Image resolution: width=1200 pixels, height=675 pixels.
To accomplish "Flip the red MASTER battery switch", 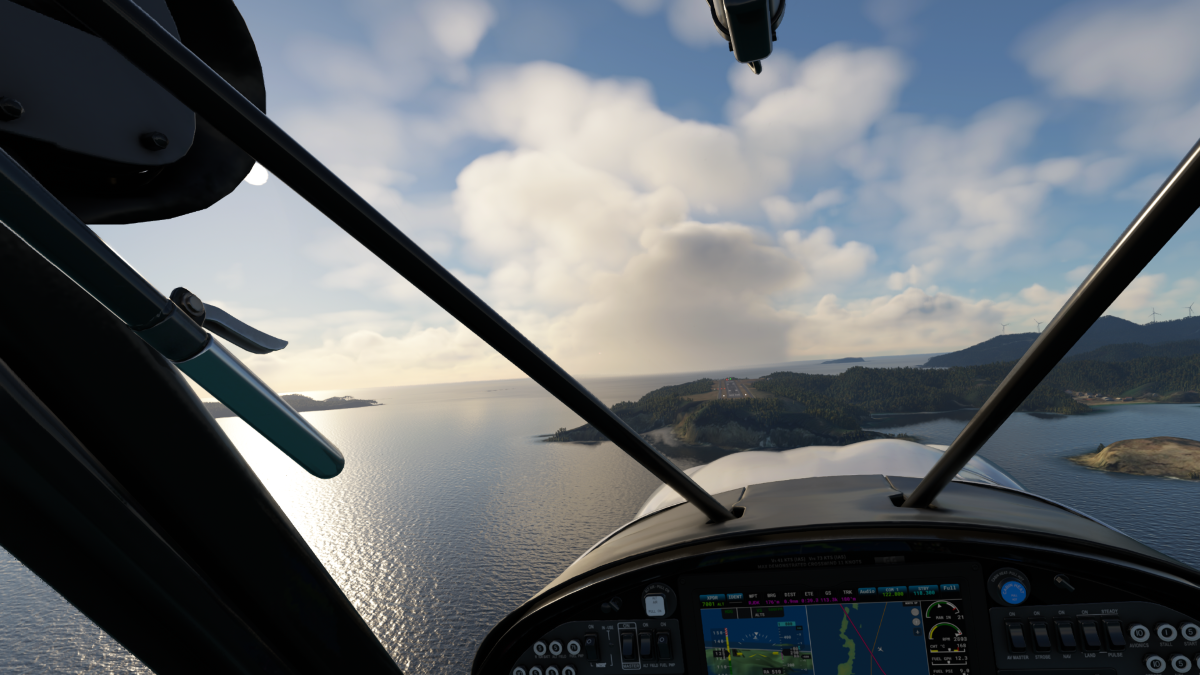I will click(628, 645).
